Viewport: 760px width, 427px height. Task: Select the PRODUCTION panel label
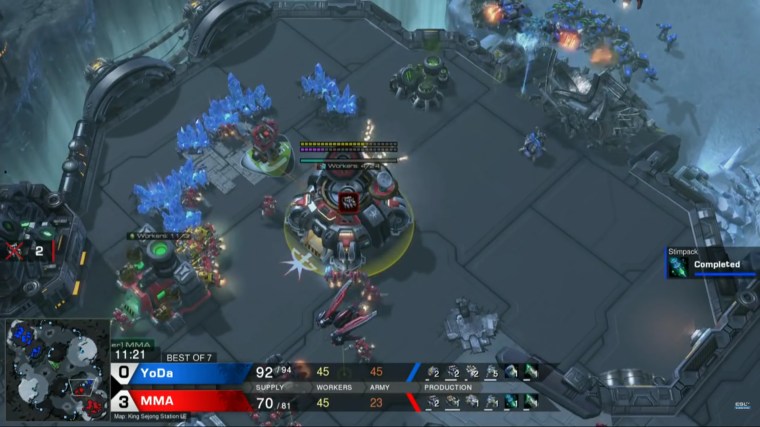click(x=447, y=387)
